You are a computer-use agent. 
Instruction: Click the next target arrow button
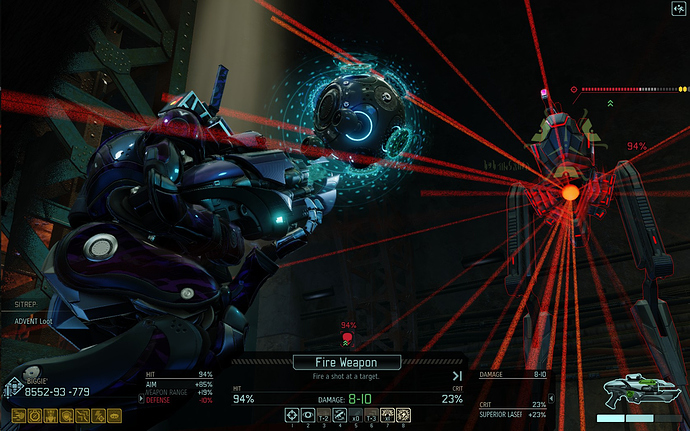456,375
